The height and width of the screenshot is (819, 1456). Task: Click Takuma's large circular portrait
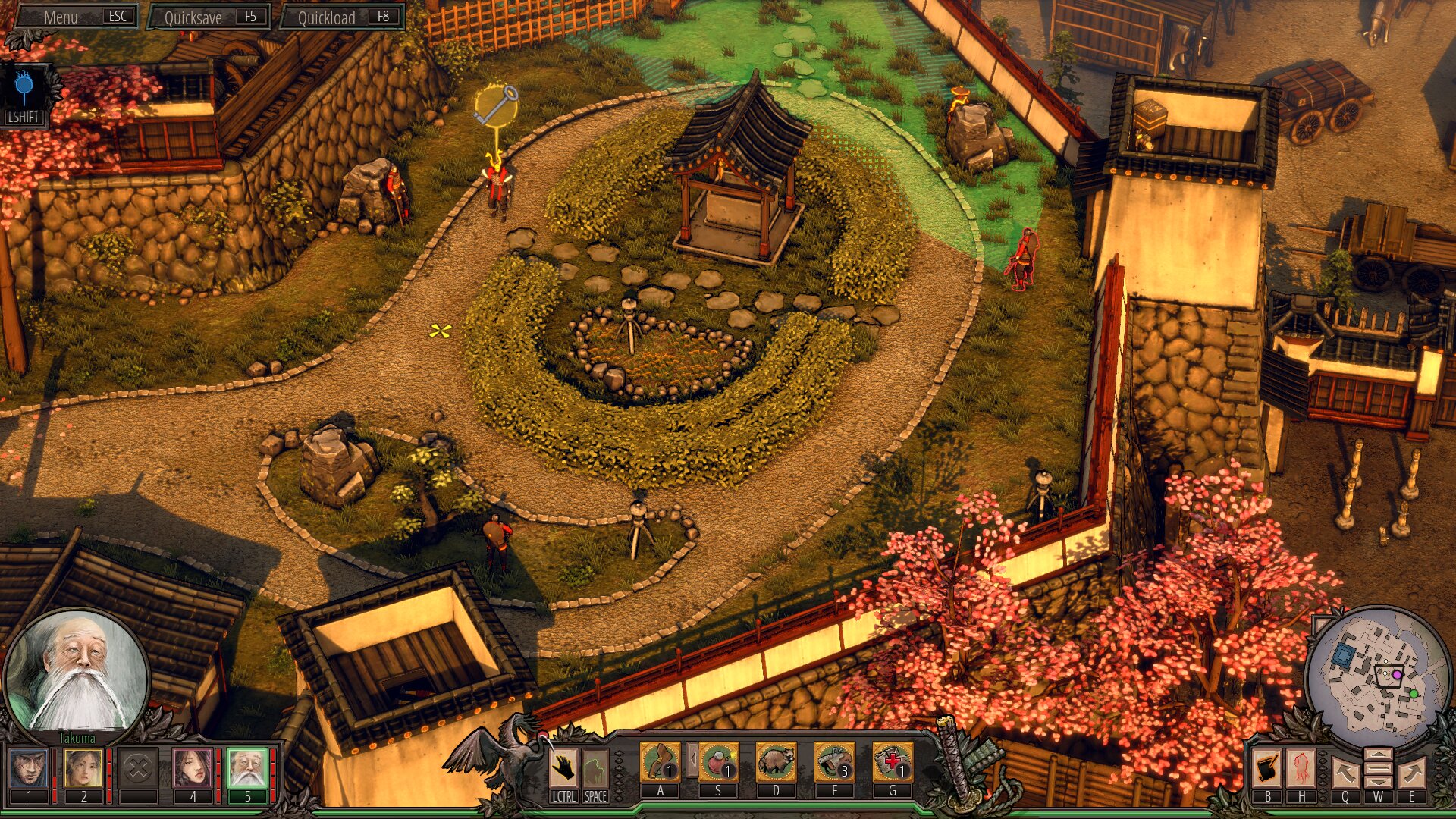pyautogui.click(x=77, y=673)
